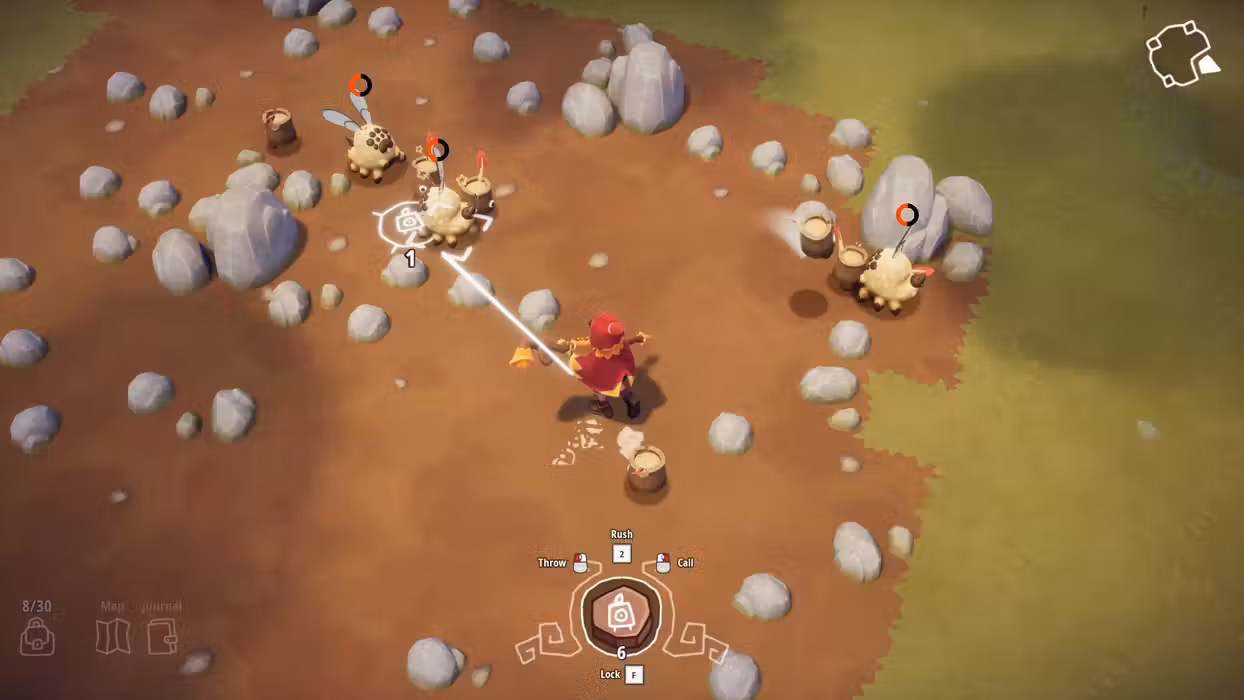1244x700 pixels.
Task: Click the minimap outline
Action: [x=1179, y=54]
